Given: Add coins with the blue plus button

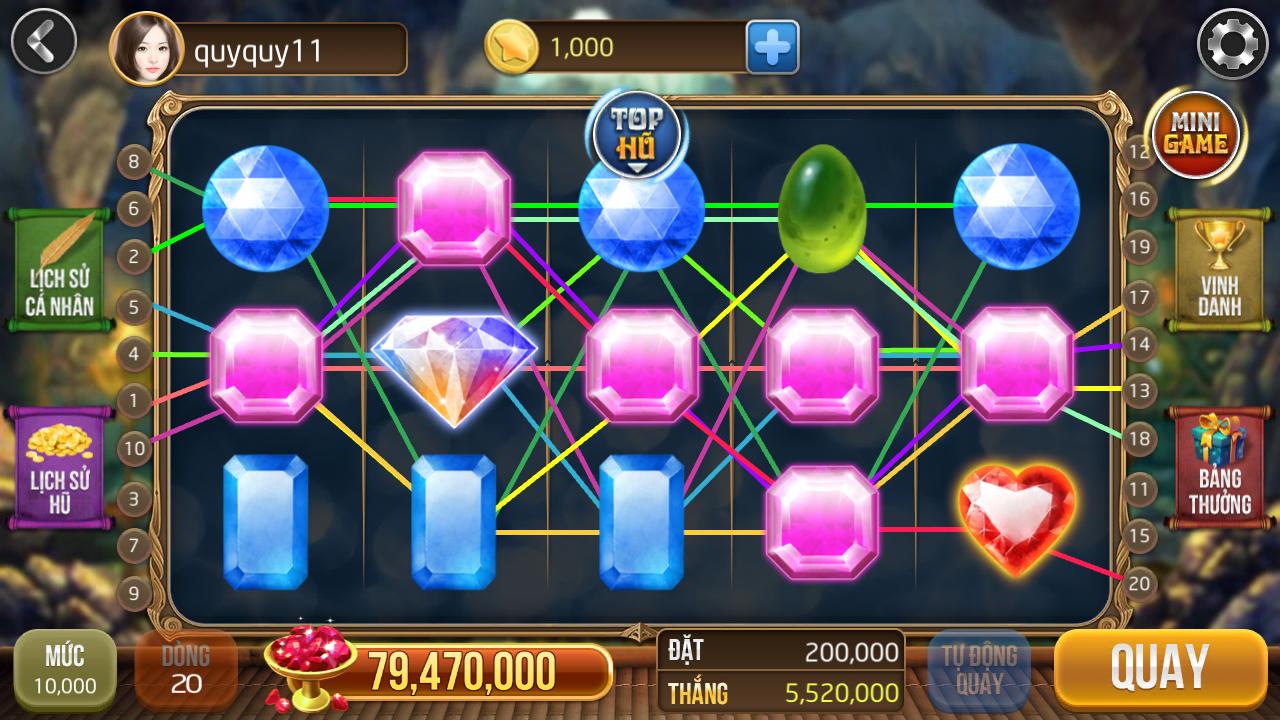Looking at the screenshot, I should [772, 47].
